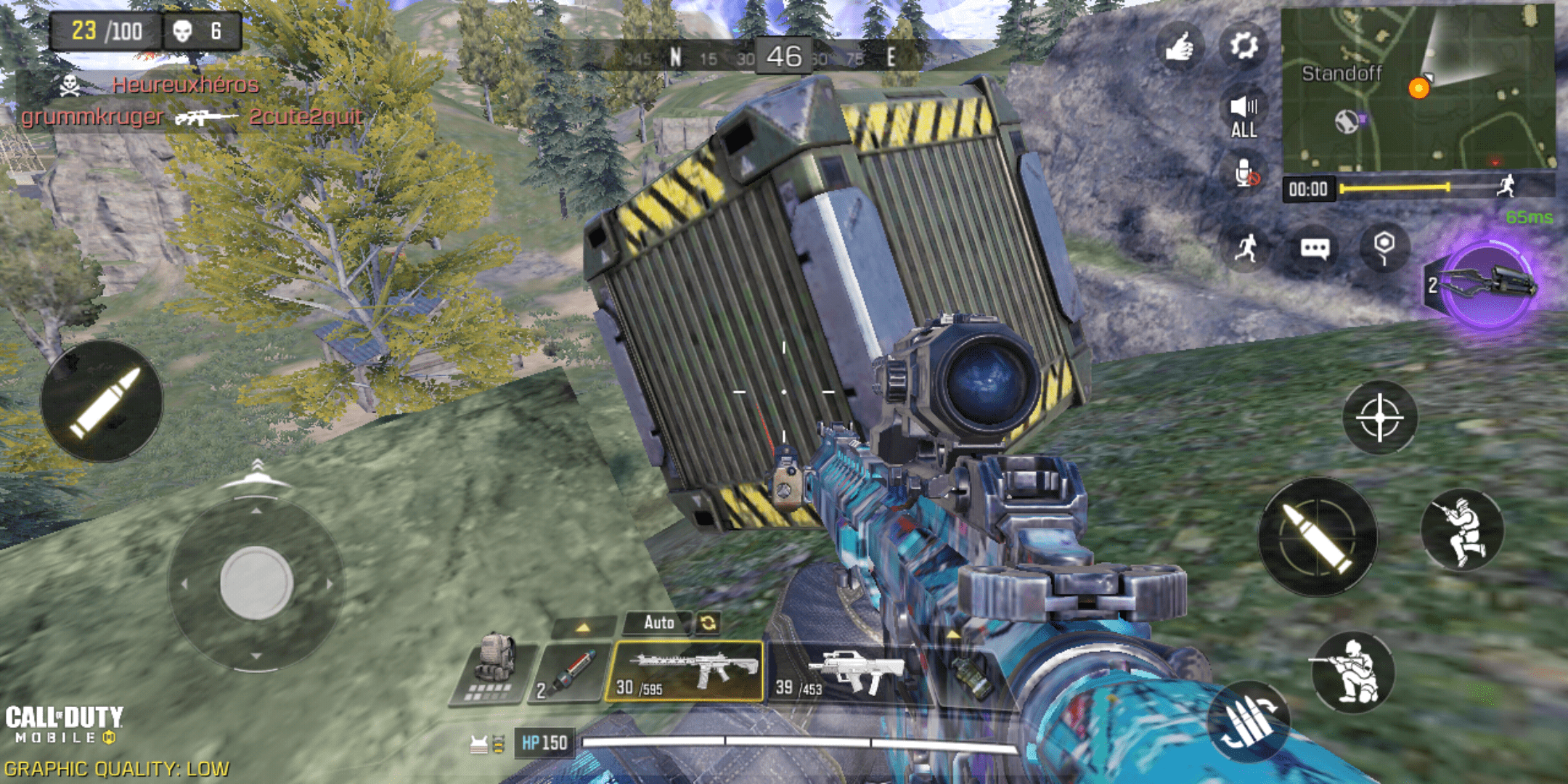Open the Standoff minimap
1568x784 pixels.
pyautogui.click(x=1417, y=87)
